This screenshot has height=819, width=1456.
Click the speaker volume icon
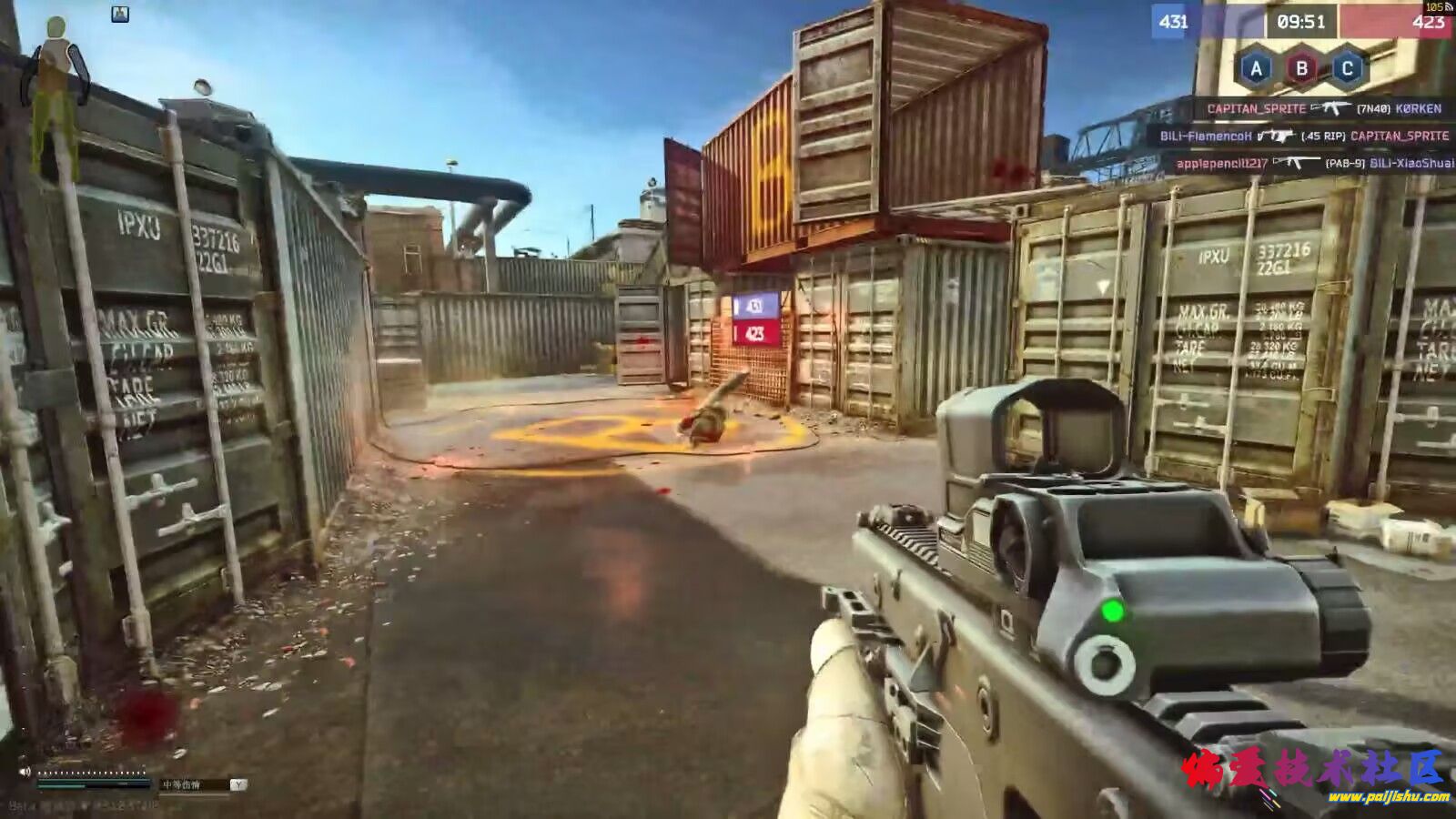tap(25, 772)
